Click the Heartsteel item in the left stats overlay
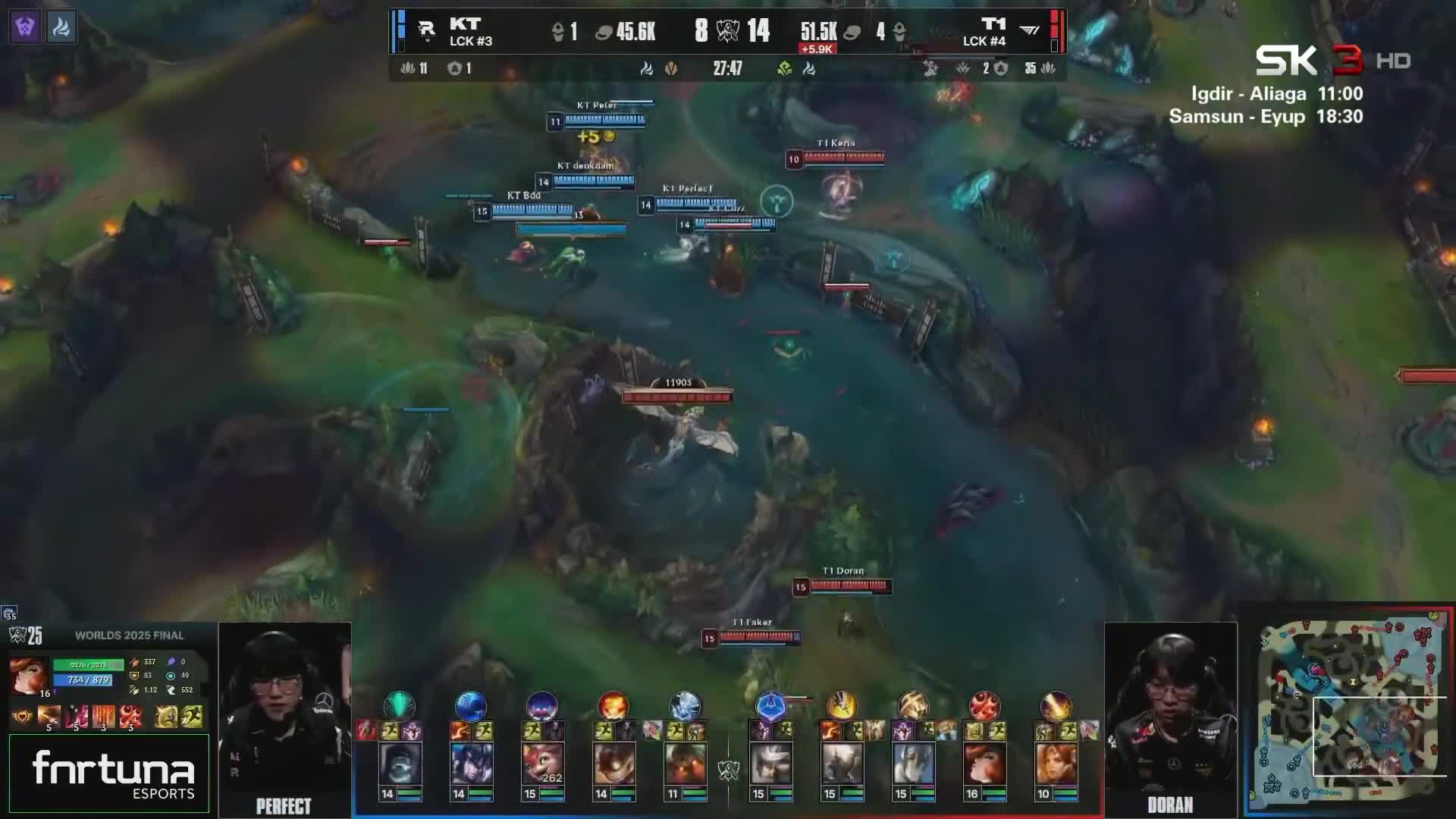The height and width of the screenshot is (819, 1456). coord(22,717)
